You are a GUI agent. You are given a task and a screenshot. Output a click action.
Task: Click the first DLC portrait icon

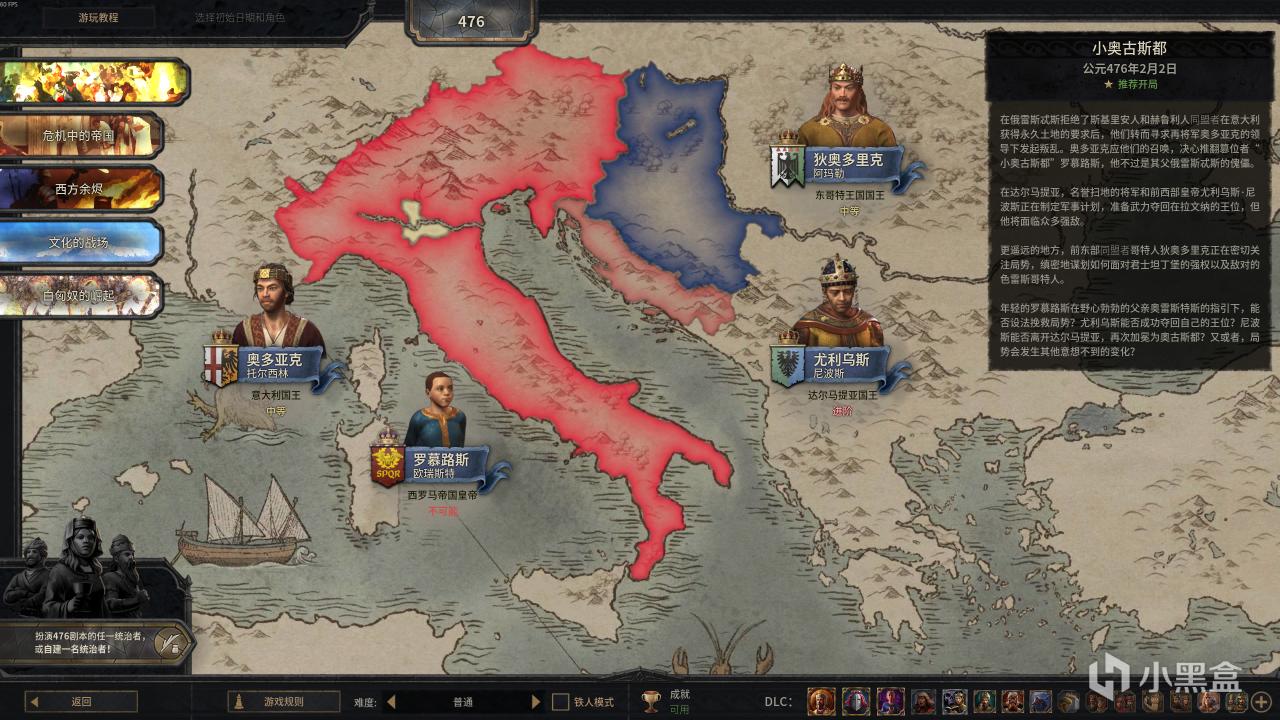click(x=821, y=701)
